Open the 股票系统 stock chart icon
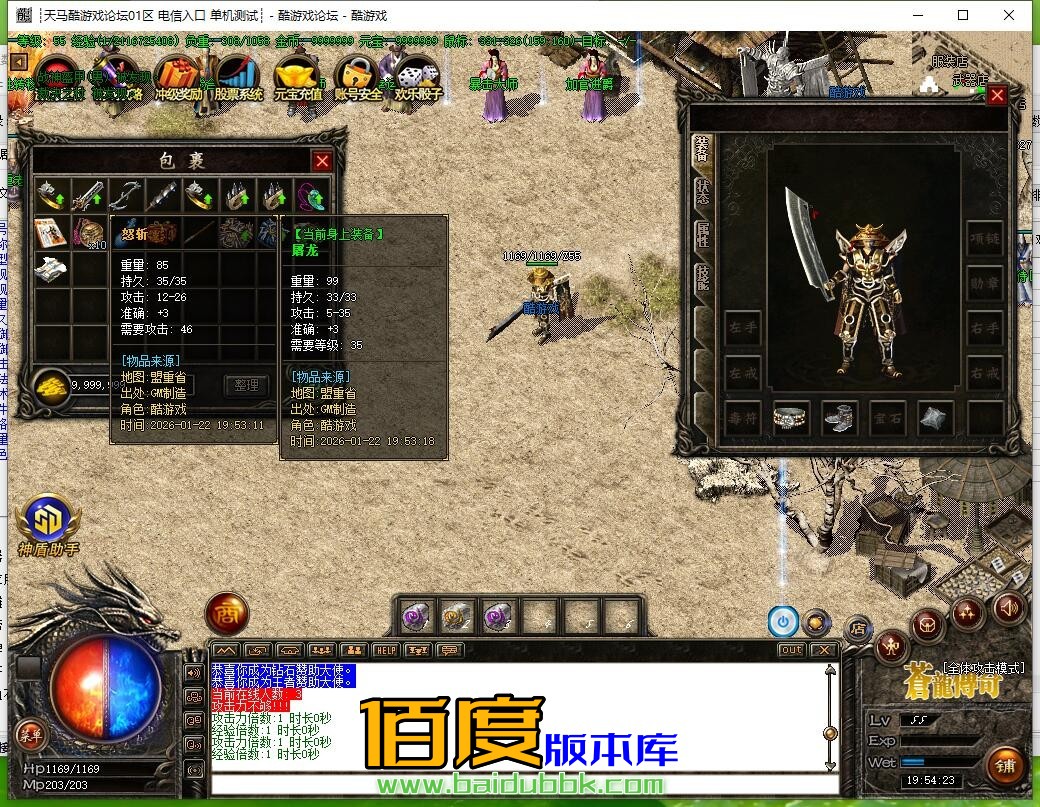The height and width of the screenshot is (807, 1040). pyautogui.click(x=237, y=76)
